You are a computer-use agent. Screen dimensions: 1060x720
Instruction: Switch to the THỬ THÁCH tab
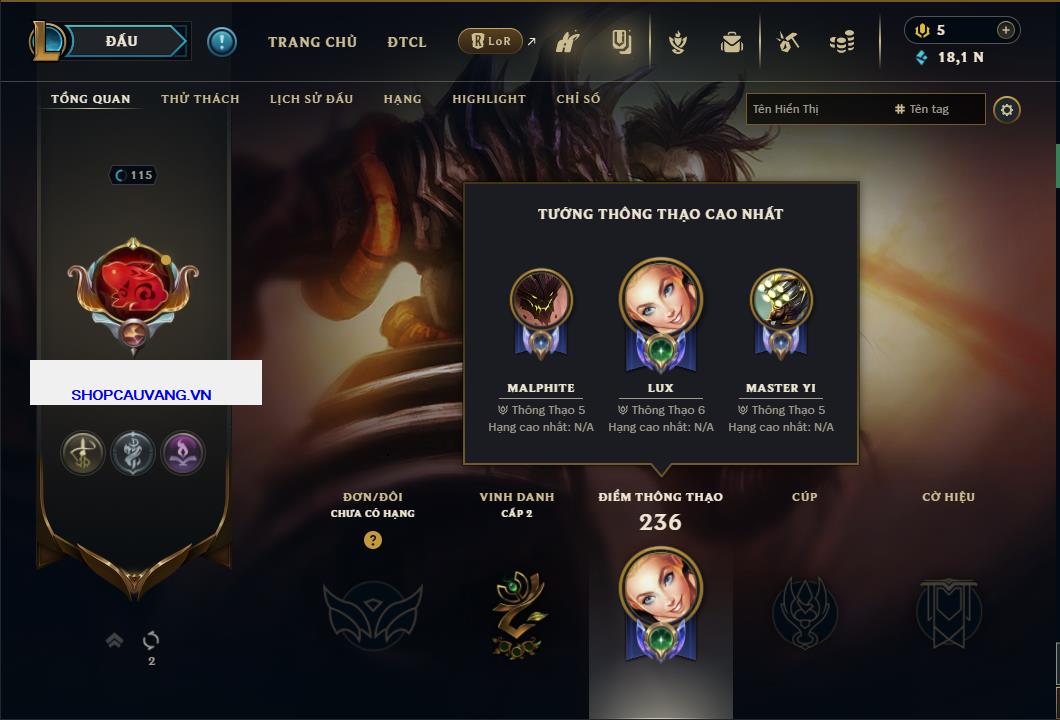pos(200,99)
